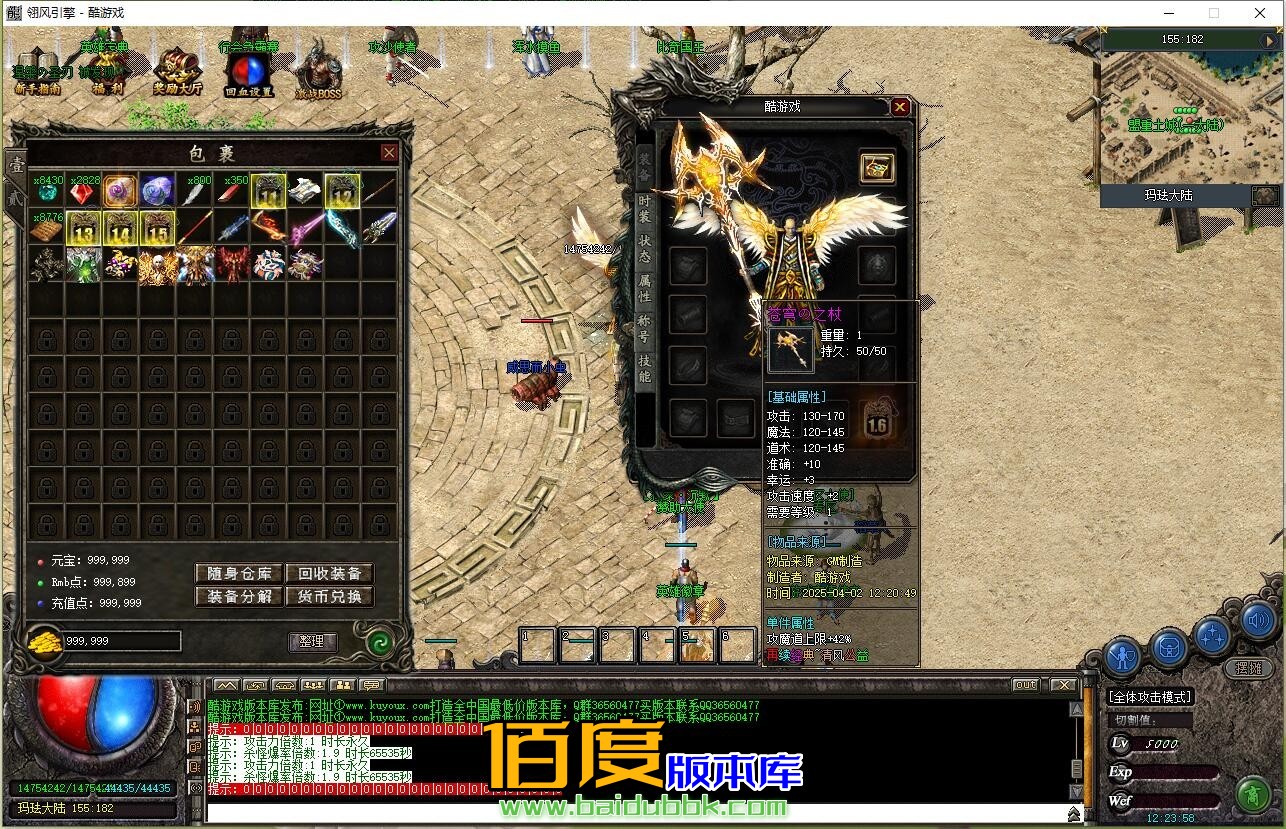Open the 激战BOSS icon

[318, 70]
